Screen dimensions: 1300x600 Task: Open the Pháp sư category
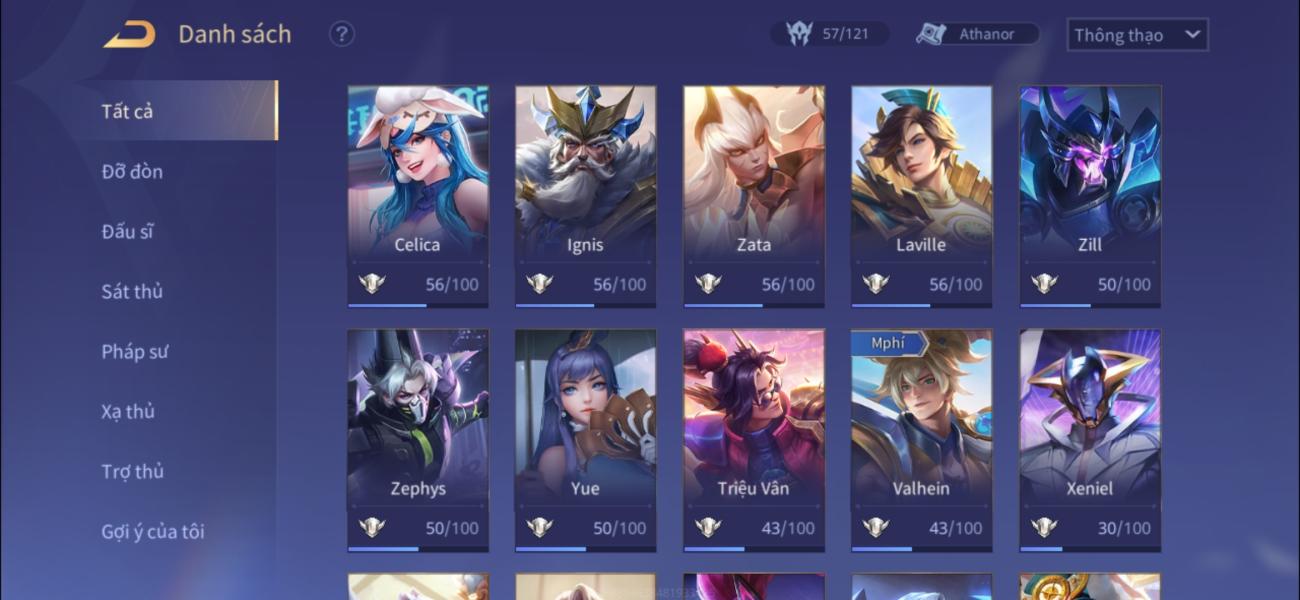coord(135,351)
